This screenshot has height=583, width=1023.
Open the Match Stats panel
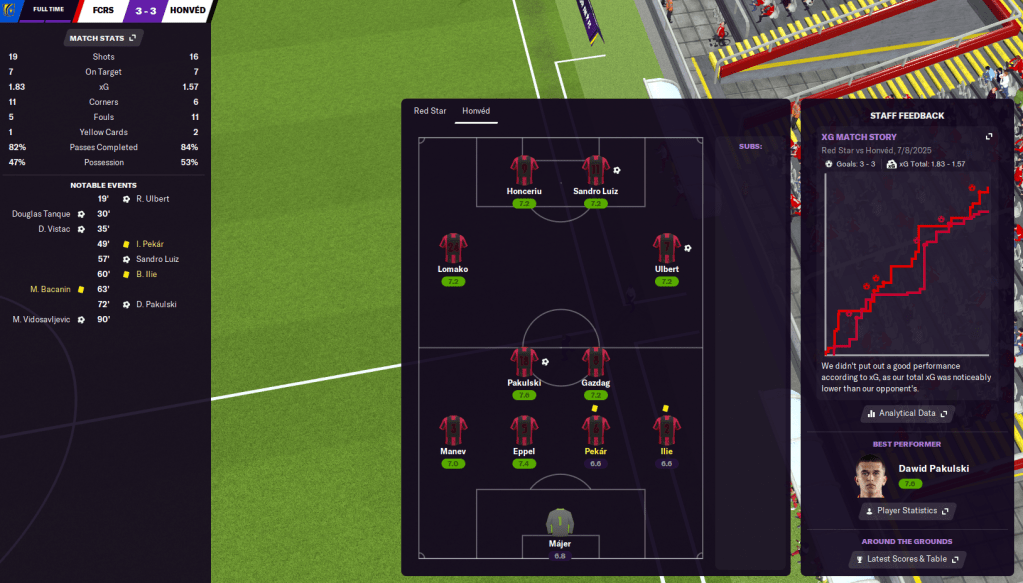(102, 38)
